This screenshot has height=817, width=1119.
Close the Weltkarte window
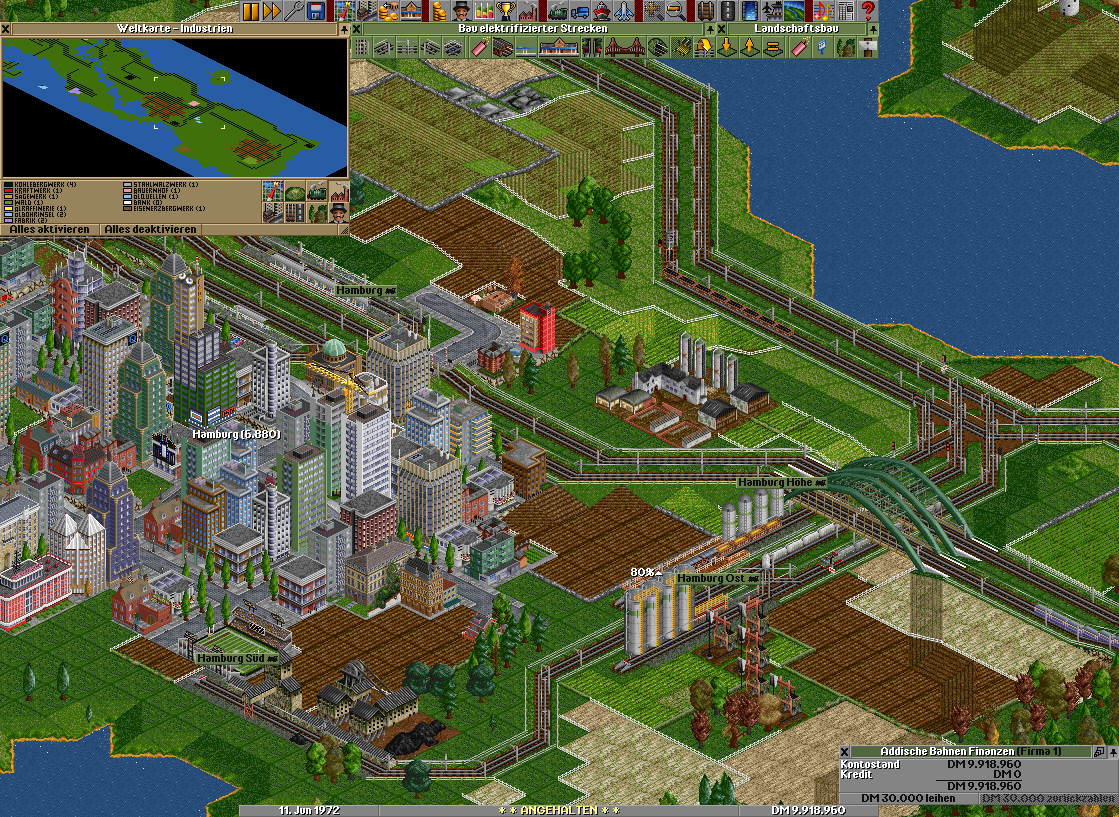pyautogui.click(x=6, y=29)
